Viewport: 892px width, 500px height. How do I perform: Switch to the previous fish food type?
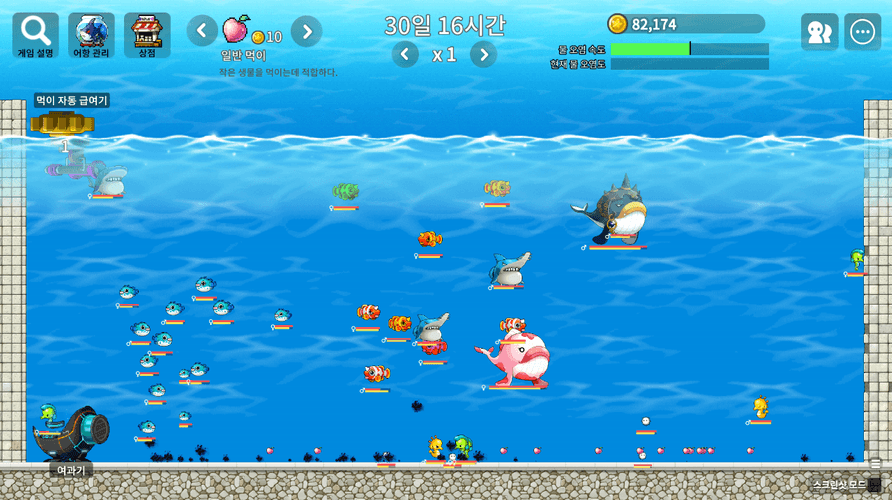(202, 31)
